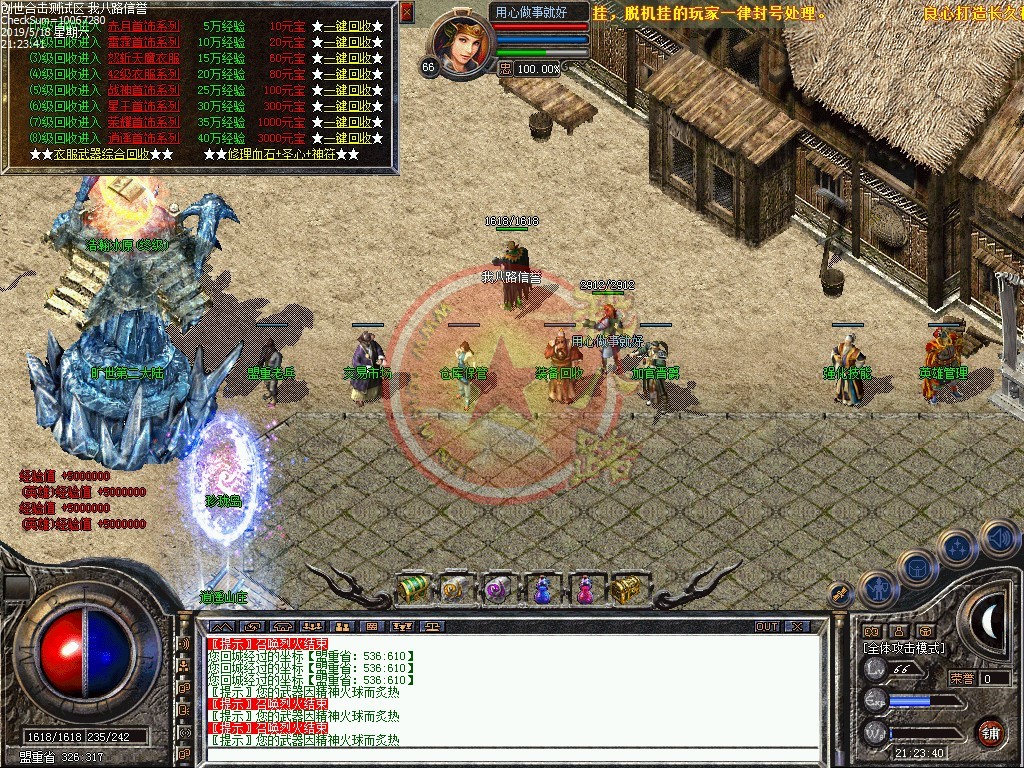Image resolution: width=1024 pixels, height=768 pixels.
Task: Open 衣服武器综合回收 option
Action: click(x=101, y=155)
